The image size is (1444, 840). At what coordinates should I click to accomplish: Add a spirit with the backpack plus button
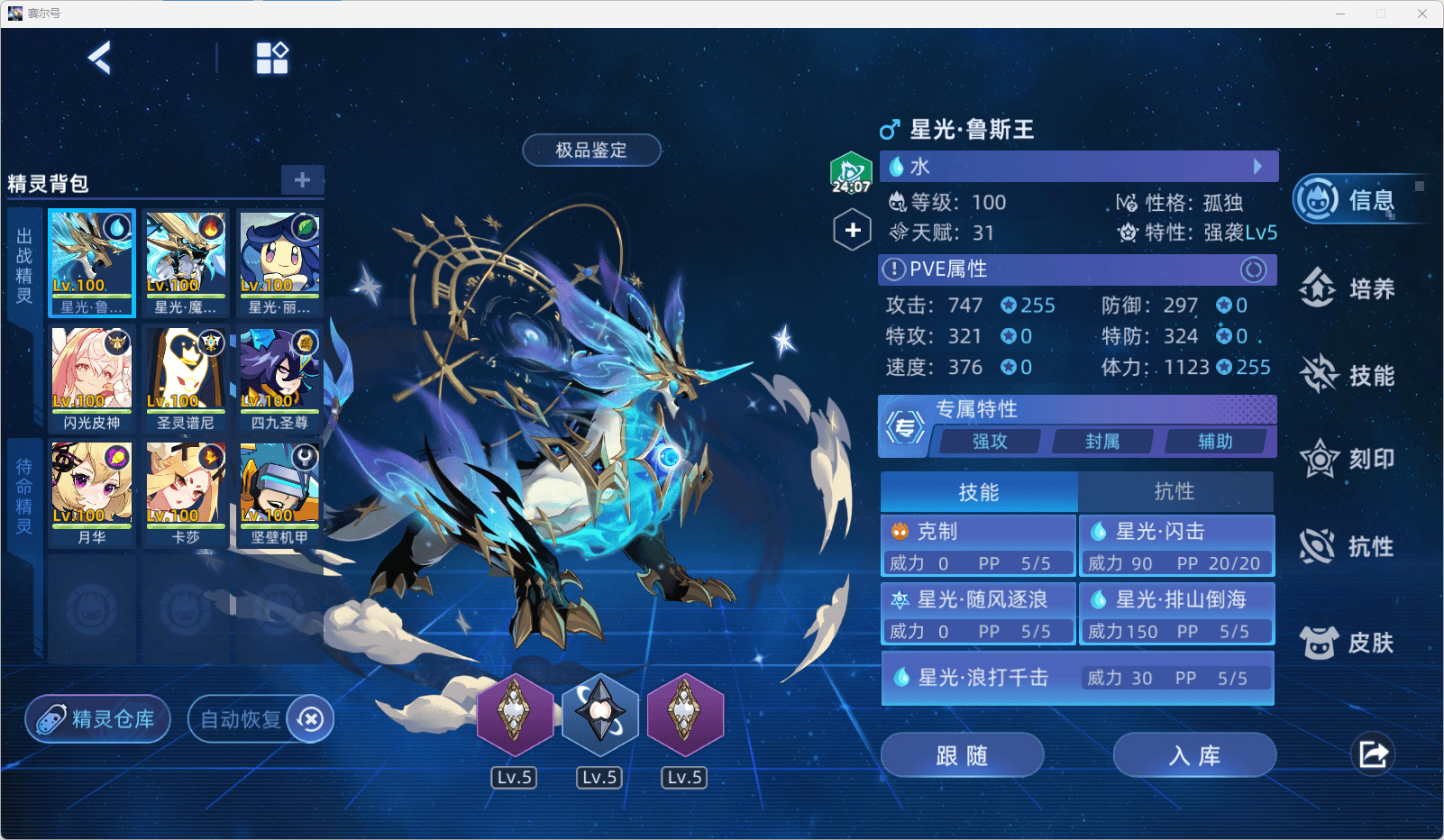pyautogui.click(x=302, y=180)
